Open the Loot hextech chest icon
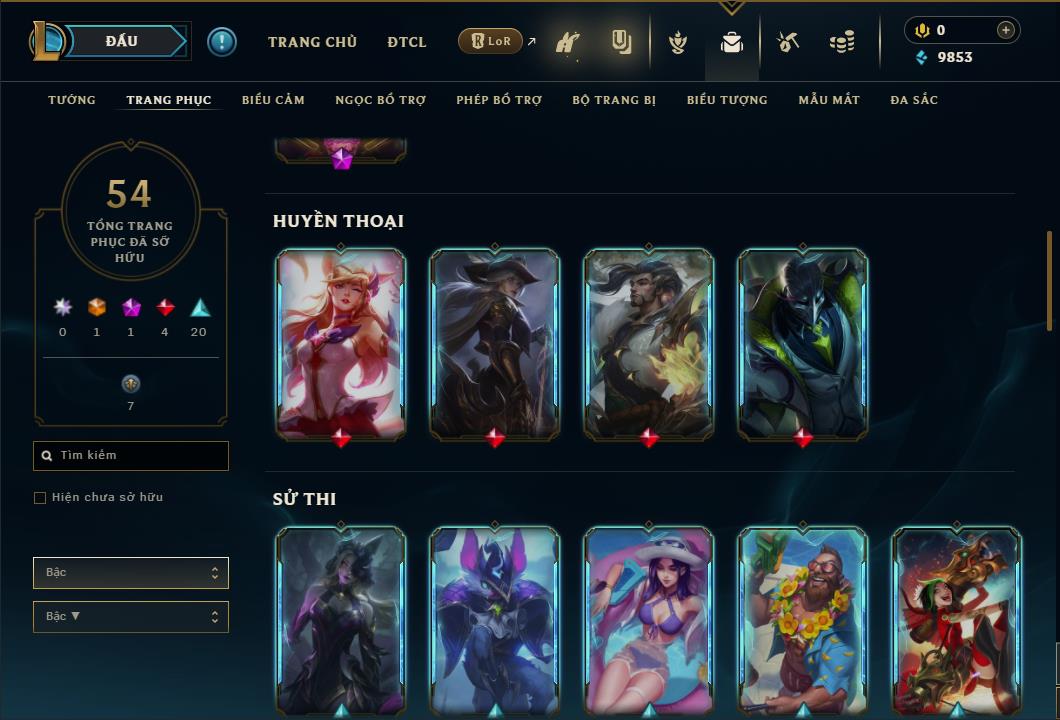Screen dimensions: 1060x720 (x=788, y=42)
